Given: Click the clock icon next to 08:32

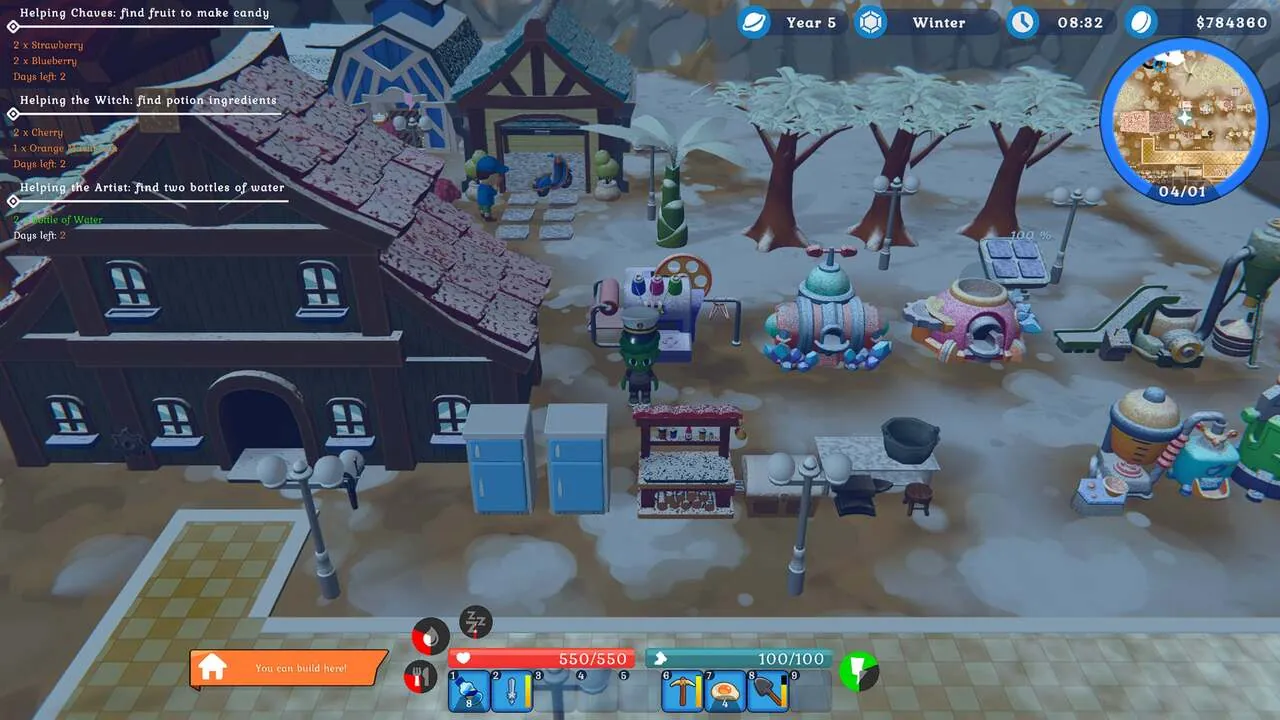Looking at the screenshot, I should click(1022, 22).
